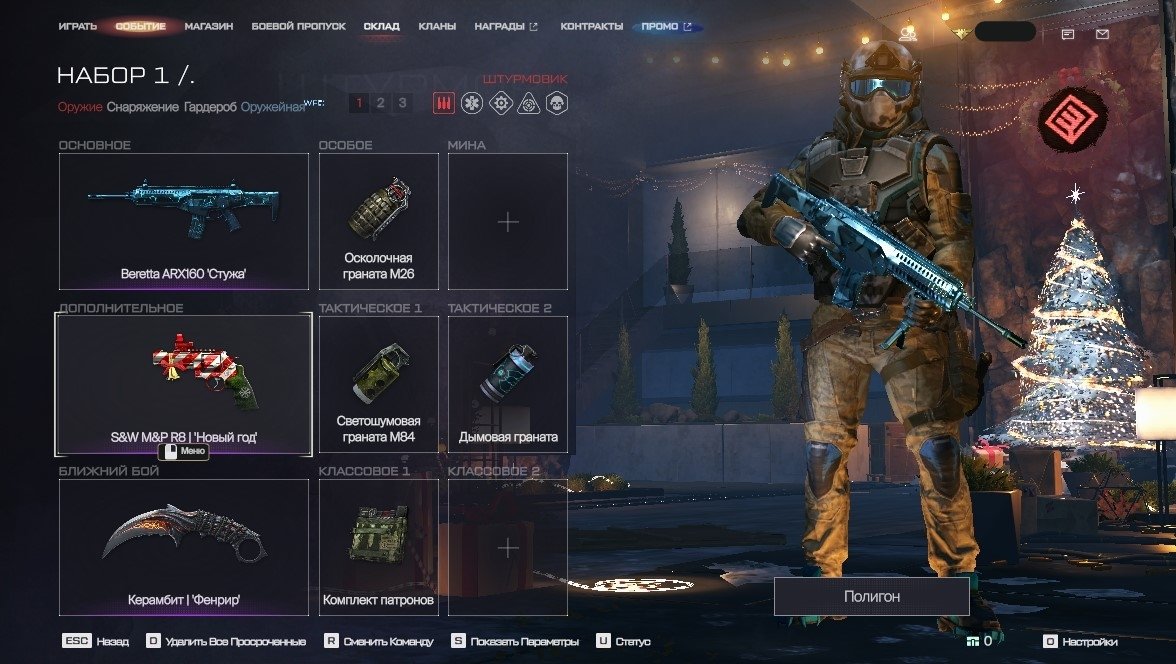
Task: Open the Играть menu
Action: [x=77, y=26]
